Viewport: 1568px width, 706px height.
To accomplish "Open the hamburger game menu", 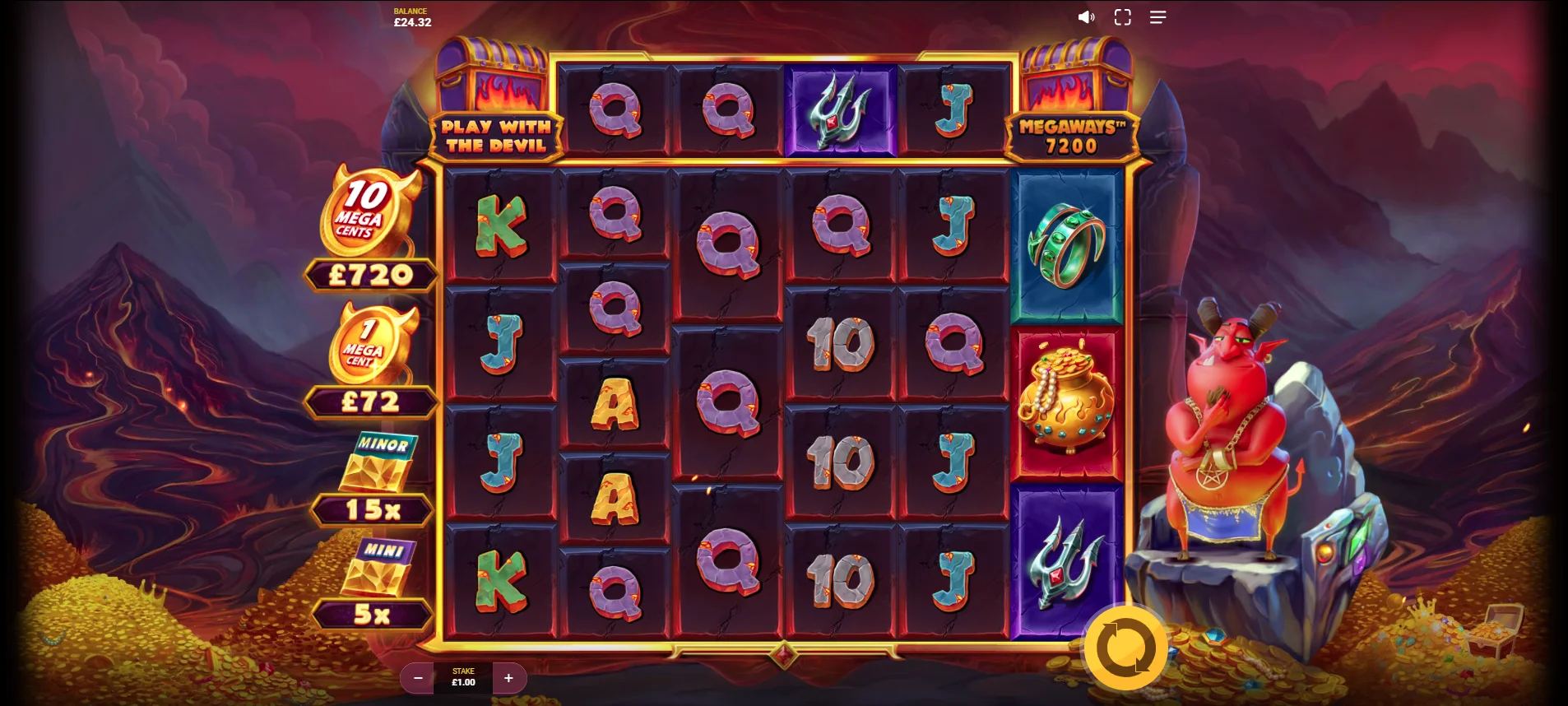I will [x=1157, y=16].
